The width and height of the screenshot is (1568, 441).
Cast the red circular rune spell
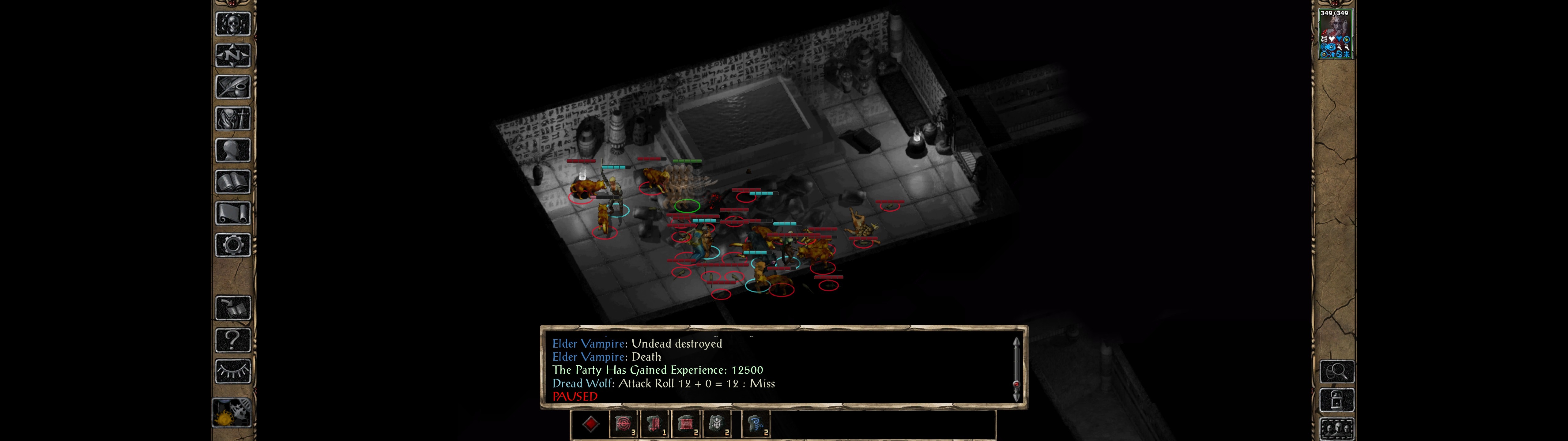click(x=623, y=424)
